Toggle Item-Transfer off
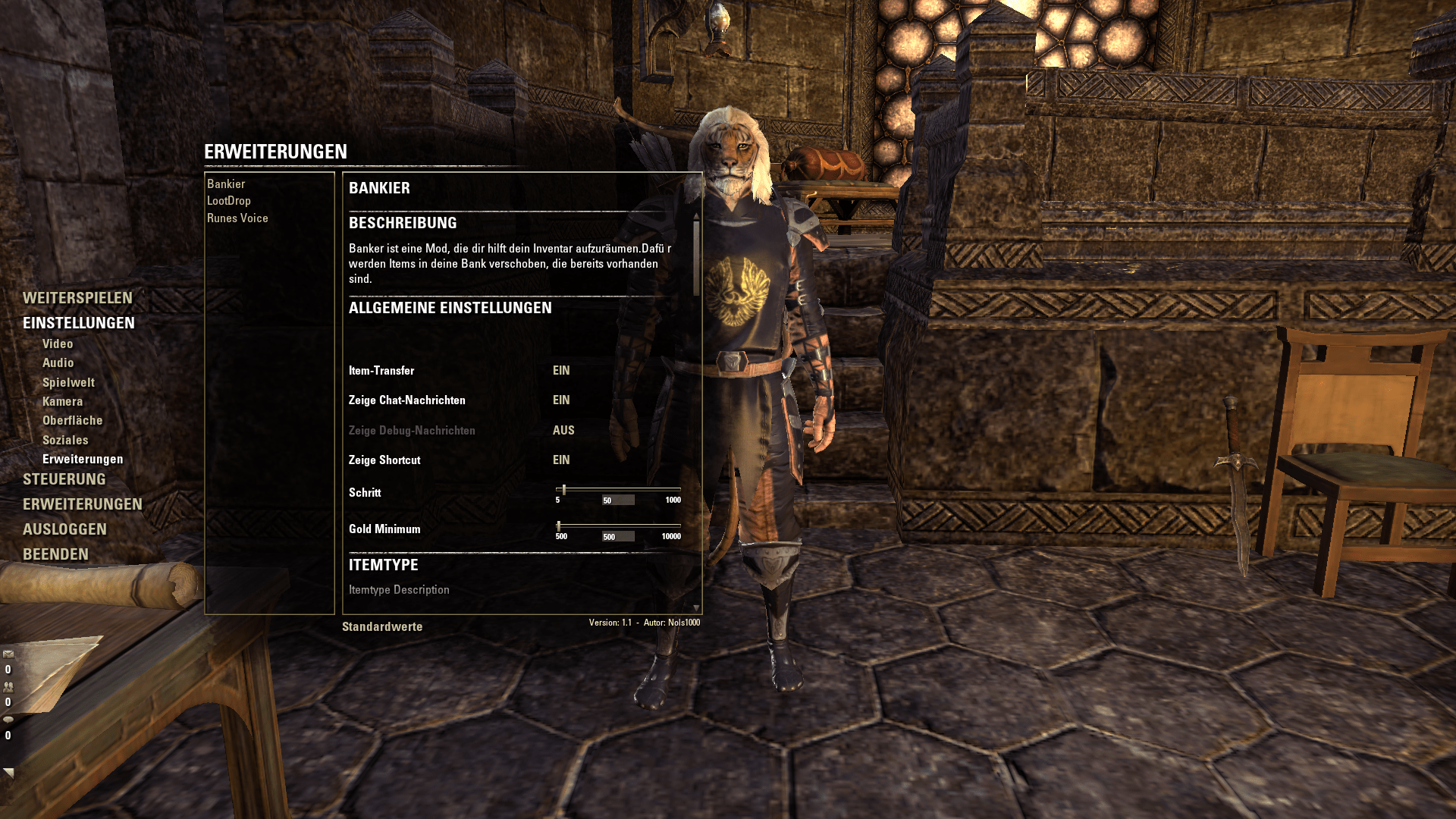The width and height of the screenshot is (1456, 819). [x=560, y=371]
